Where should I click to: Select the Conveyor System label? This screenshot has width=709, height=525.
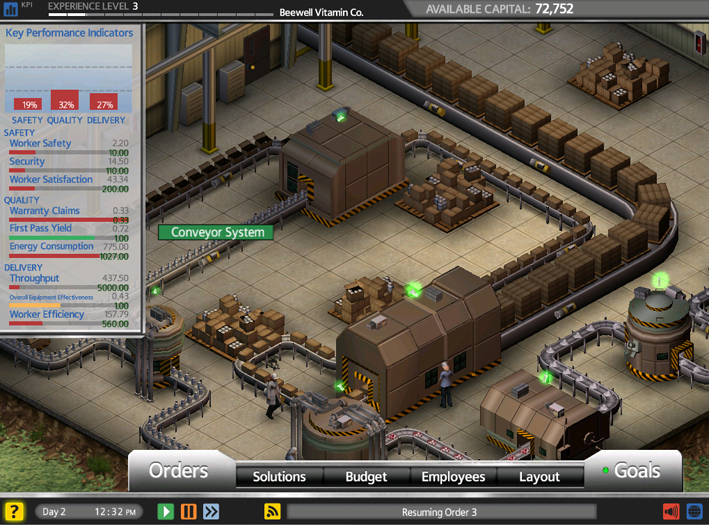click(215, 233)
